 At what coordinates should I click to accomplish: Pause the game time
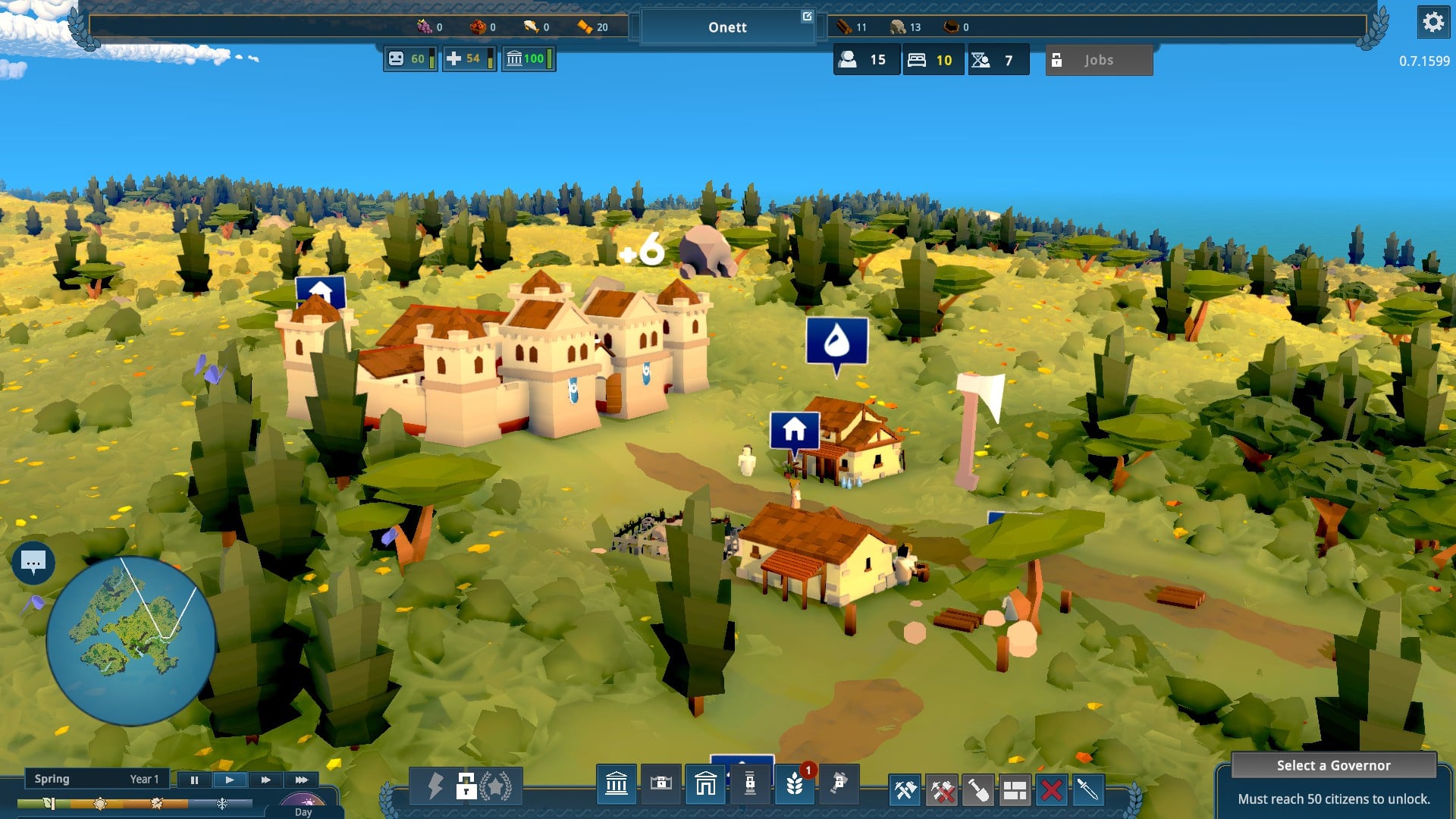[x=194, y=780]
